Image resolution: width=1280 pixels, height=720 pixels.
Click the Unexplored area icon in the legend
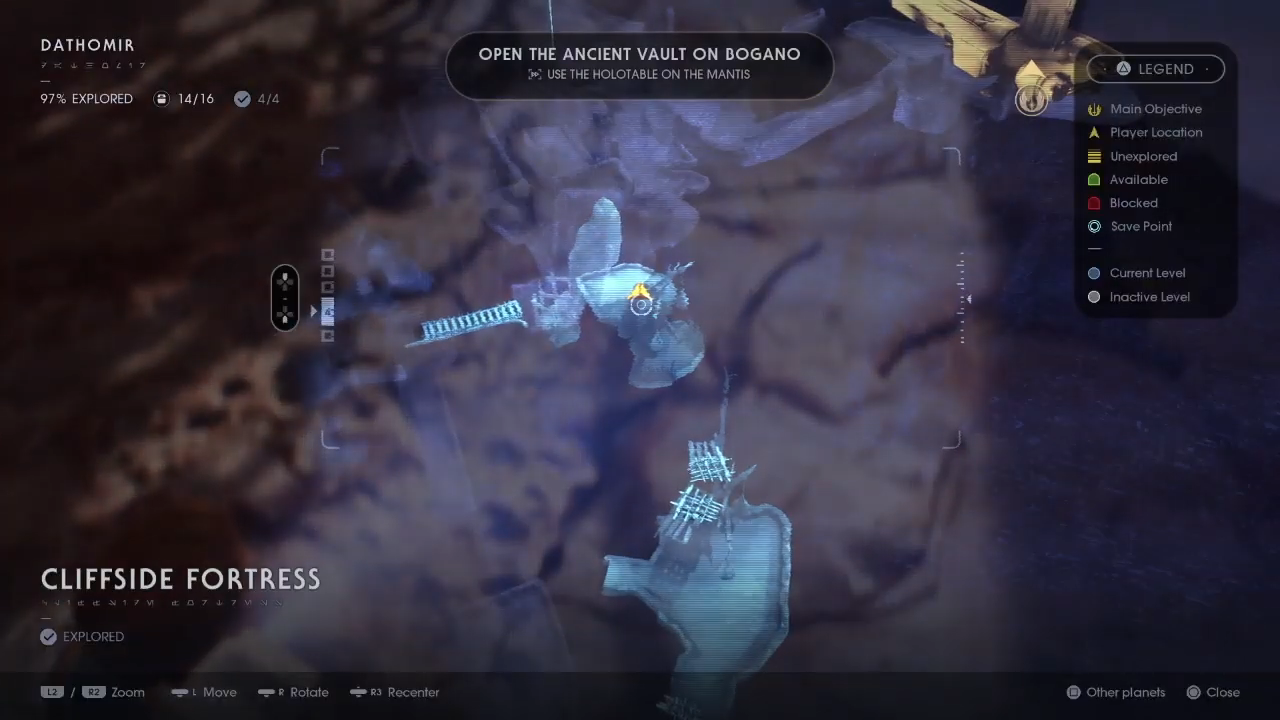tap(1094, 156)
